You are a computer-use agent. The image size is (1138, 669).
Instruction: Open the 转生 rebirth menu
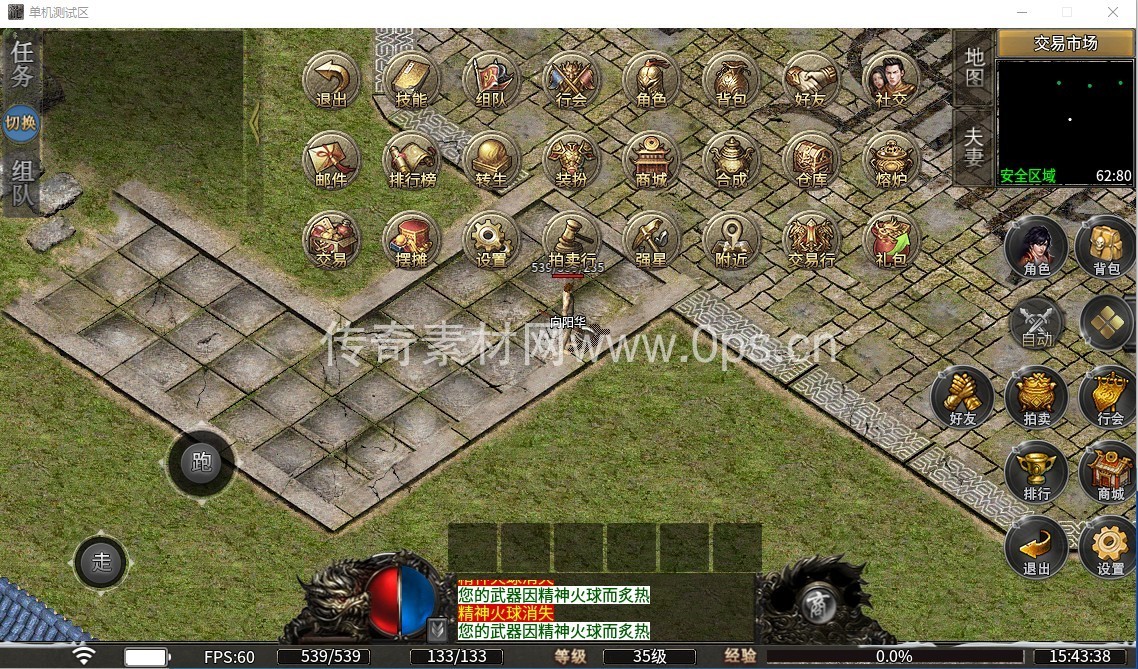[491, 159]
